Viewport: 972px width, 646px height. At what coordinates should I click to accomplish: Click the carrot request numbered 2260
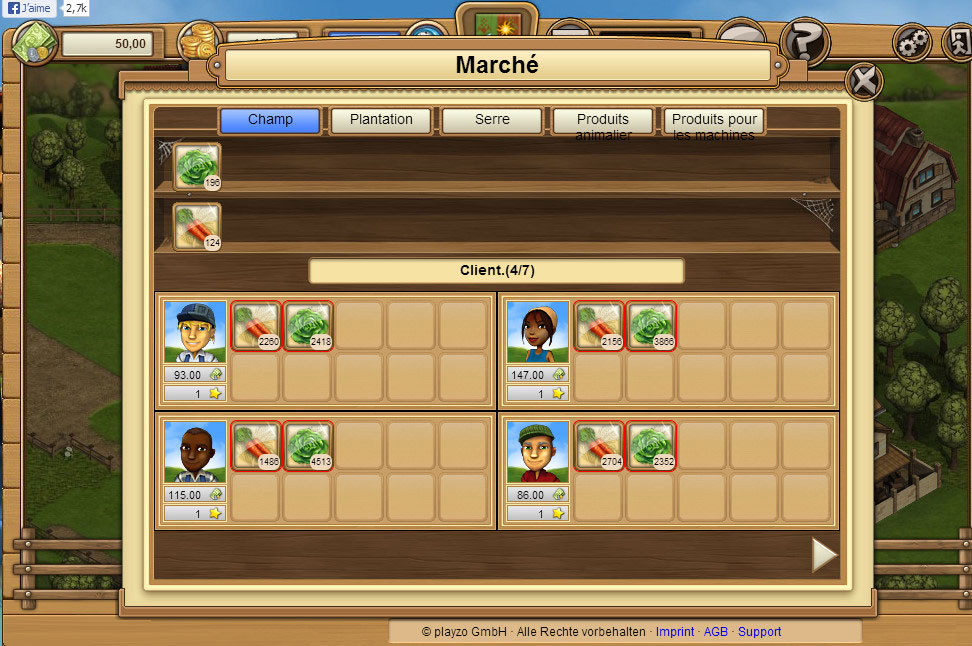(256, 325)
